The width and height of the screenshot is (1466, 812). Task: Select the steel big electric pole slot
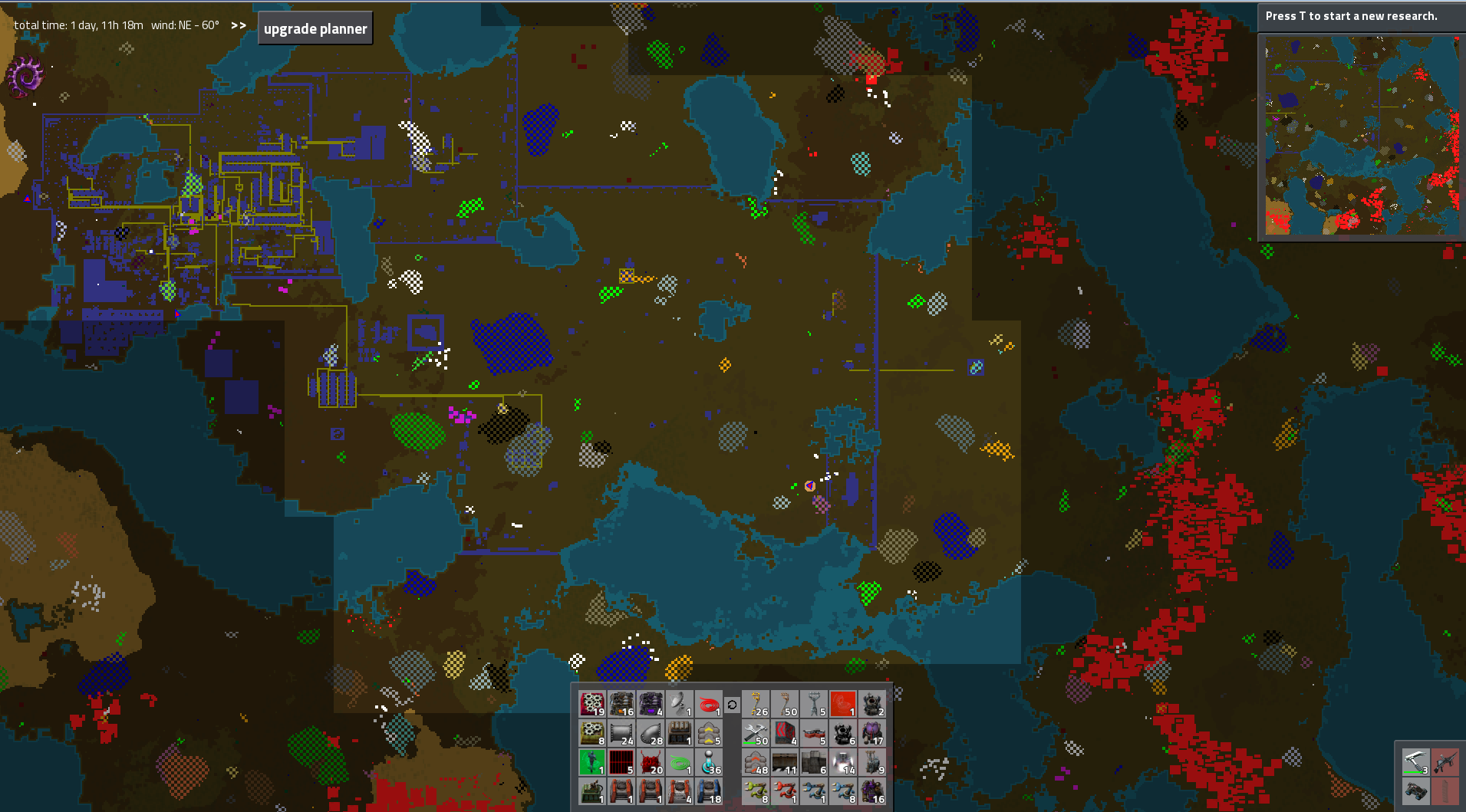coord(814,704)
